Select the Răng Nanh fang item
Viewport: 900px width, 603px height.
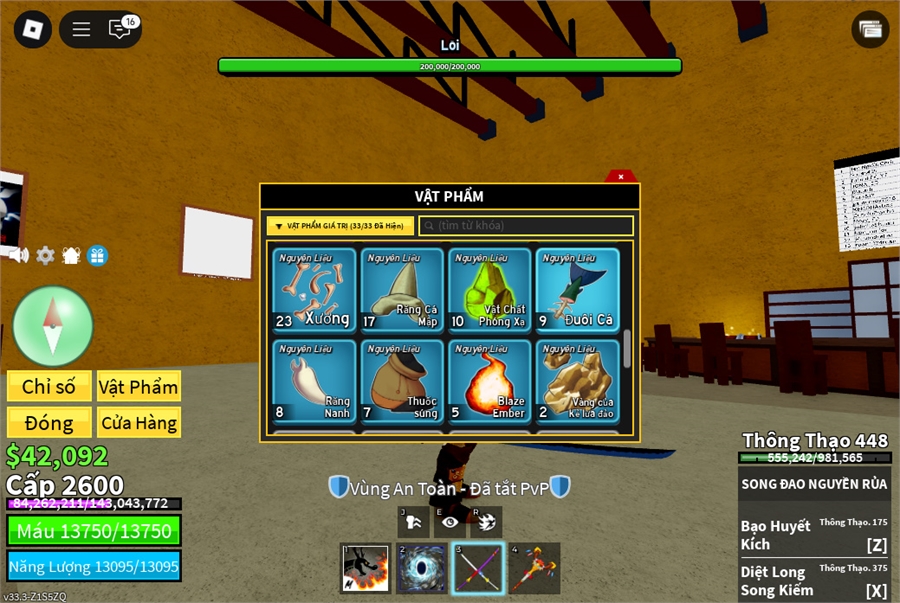(x=314, y=381)
